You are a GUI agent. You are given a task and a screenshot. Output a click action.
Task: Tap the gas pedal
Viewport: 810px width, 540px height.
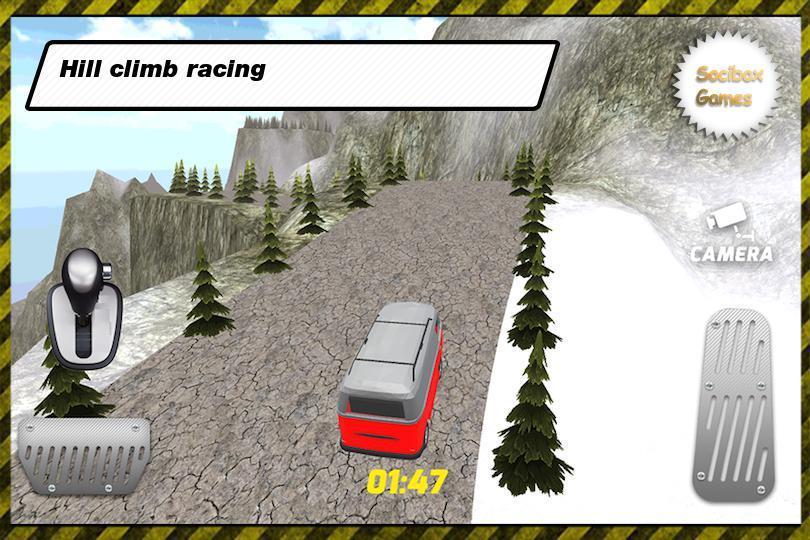[x=736, y=404]
